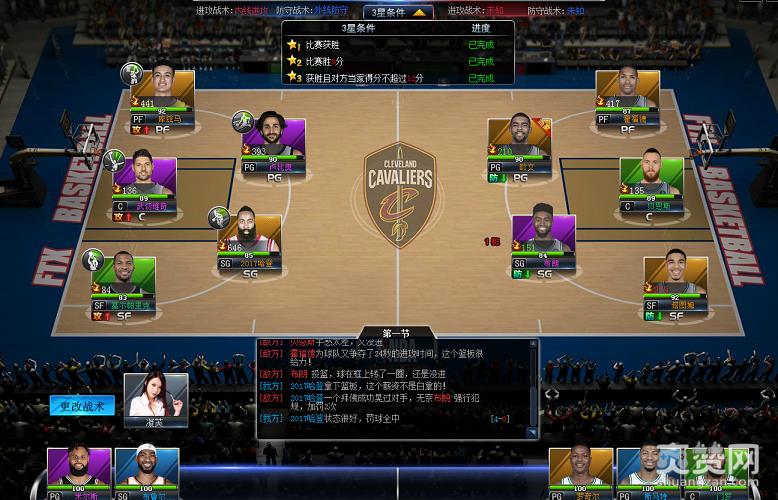This screenshot has width=778, height=500.
Task: Activate the skill icon beside 武切维奇
Action: pos(118,160)
